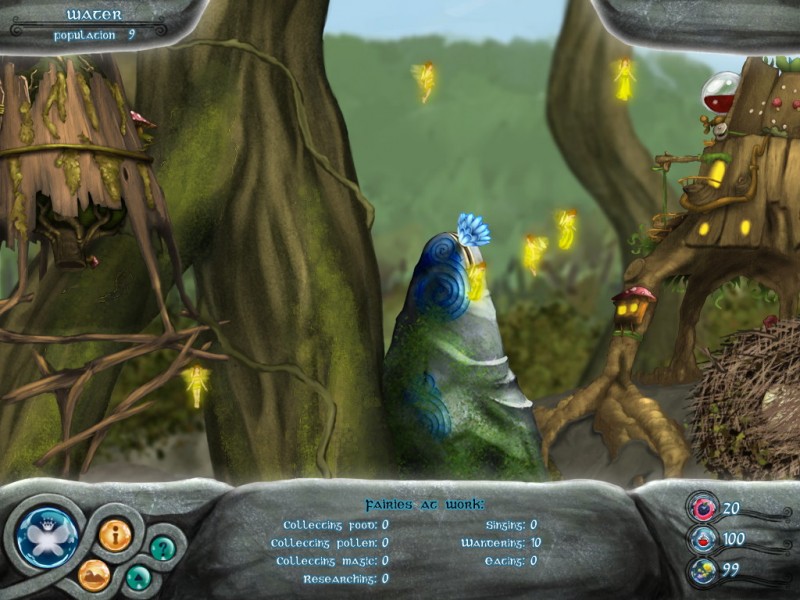This screenshot has width=800, height=600.
Task: Select the orange mountain landscape button
Action: point(94,574)
